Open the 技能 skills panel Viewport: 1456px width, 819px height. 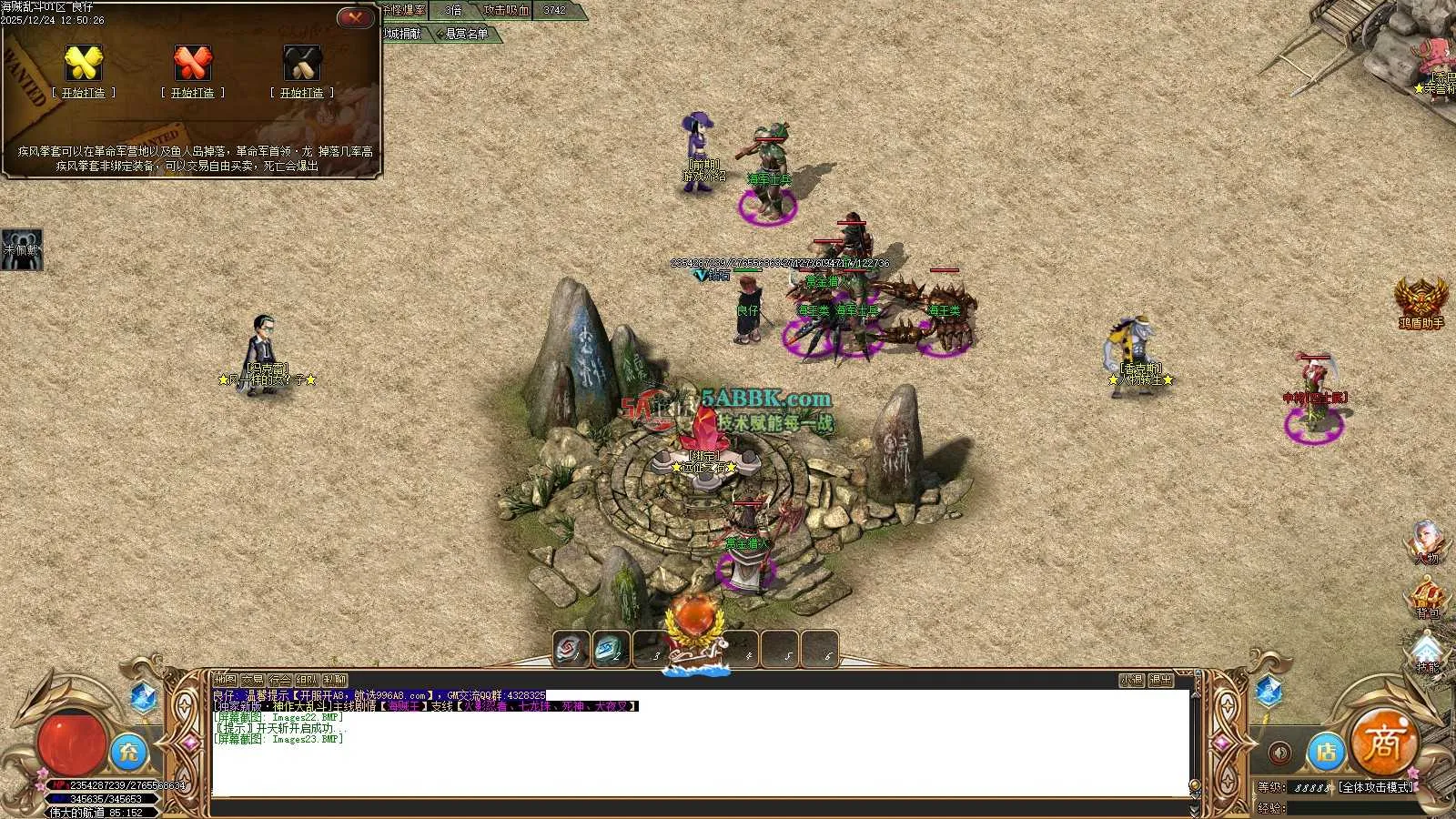click(1427, 652)
